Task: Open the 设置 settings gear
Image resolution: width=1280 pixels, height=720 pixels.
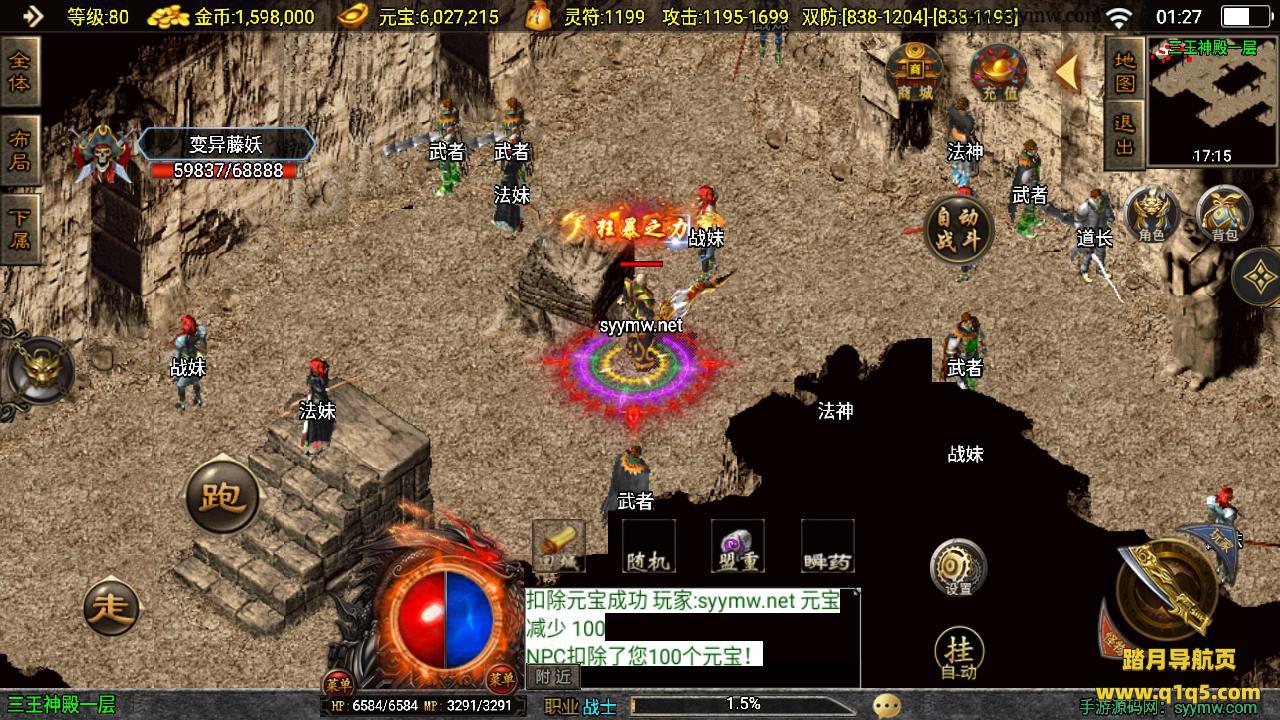Action: [x=958, y=567]
